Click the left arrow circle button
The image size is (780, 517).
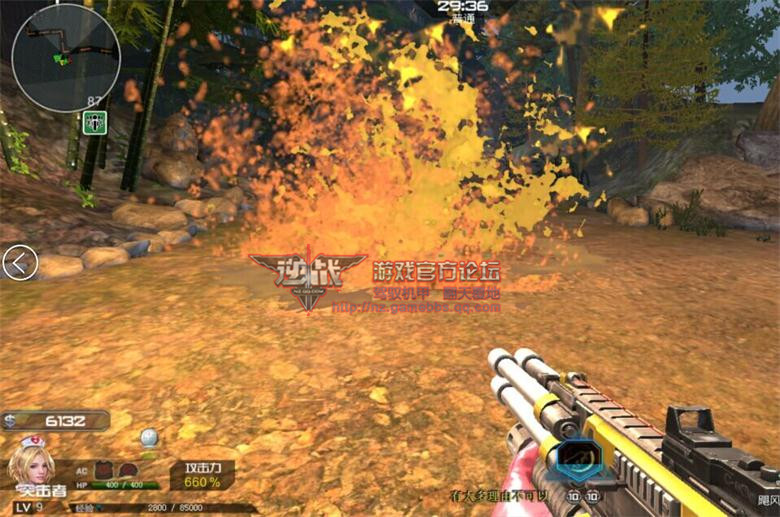[20, 263]
